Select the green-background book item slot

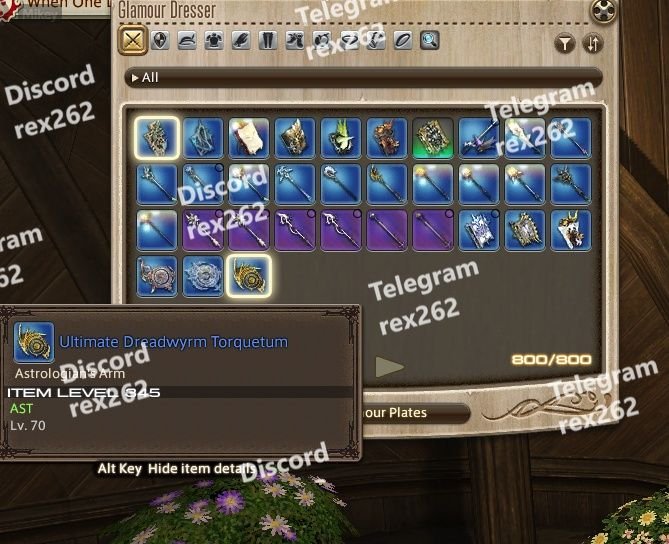[433, 138]
